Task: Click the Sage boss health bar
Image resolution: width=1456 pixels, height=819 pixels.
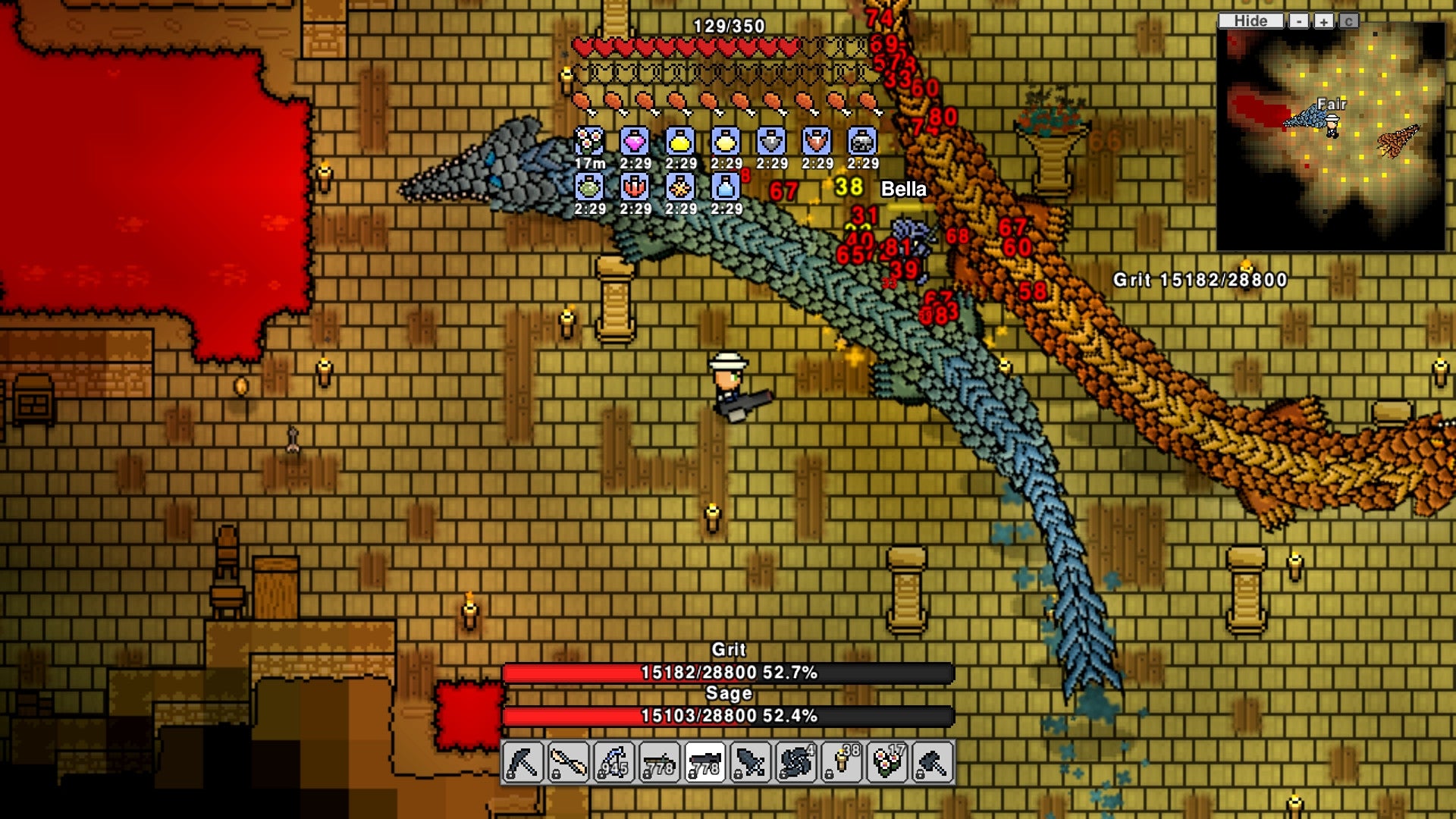Action: click(728, 716)
